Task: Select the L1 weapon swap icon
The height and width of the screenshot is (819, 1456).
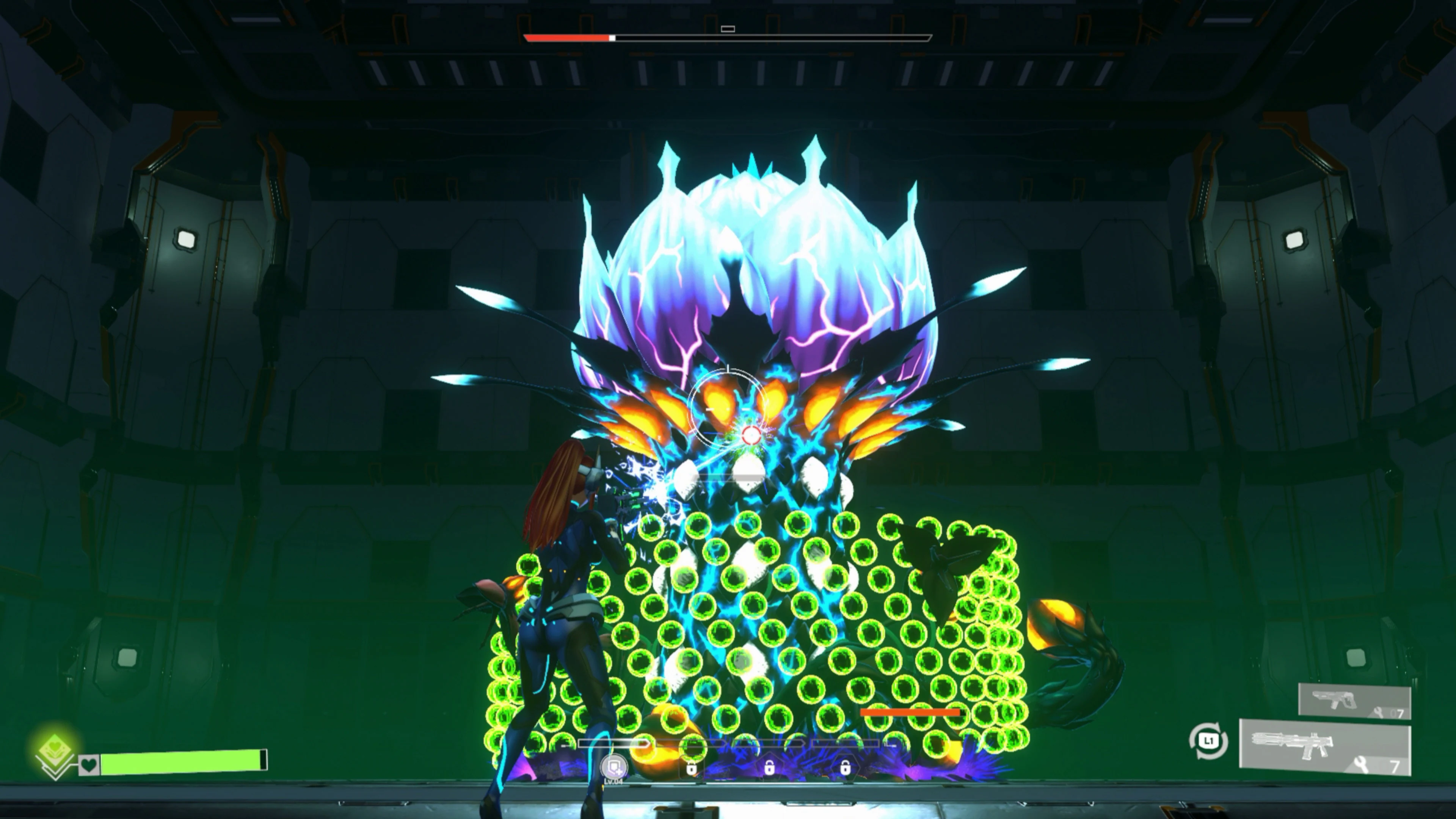Action: 1209,741
